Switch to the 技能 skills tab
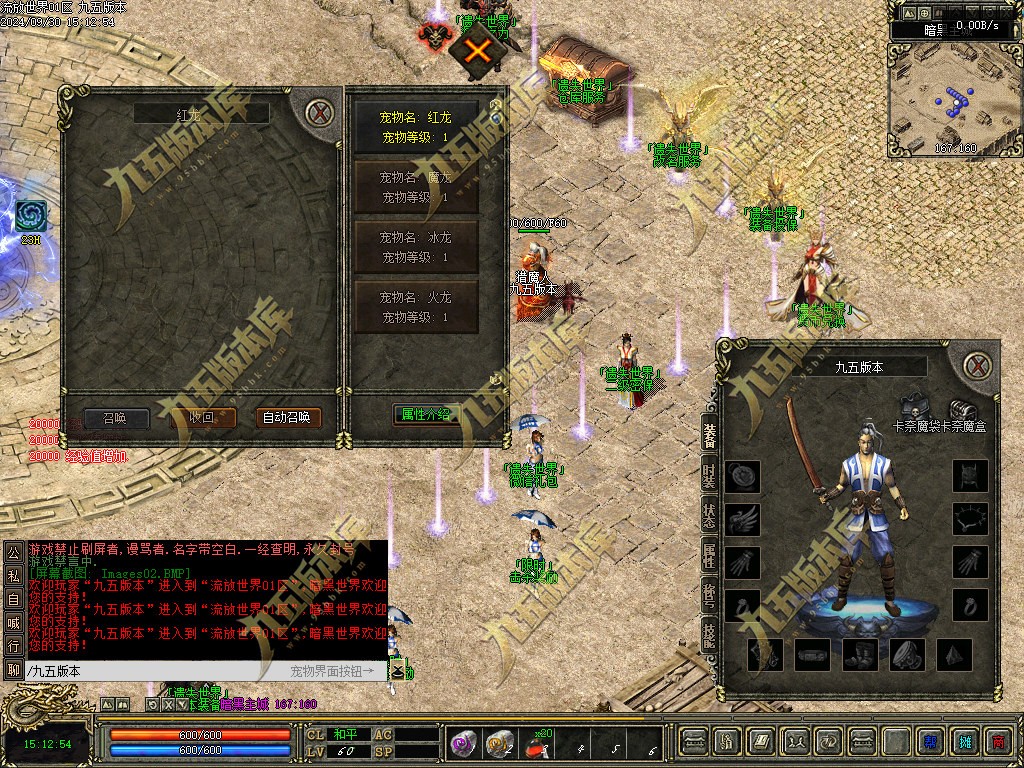Viewport: 1024px width, 768px height. 709,636
